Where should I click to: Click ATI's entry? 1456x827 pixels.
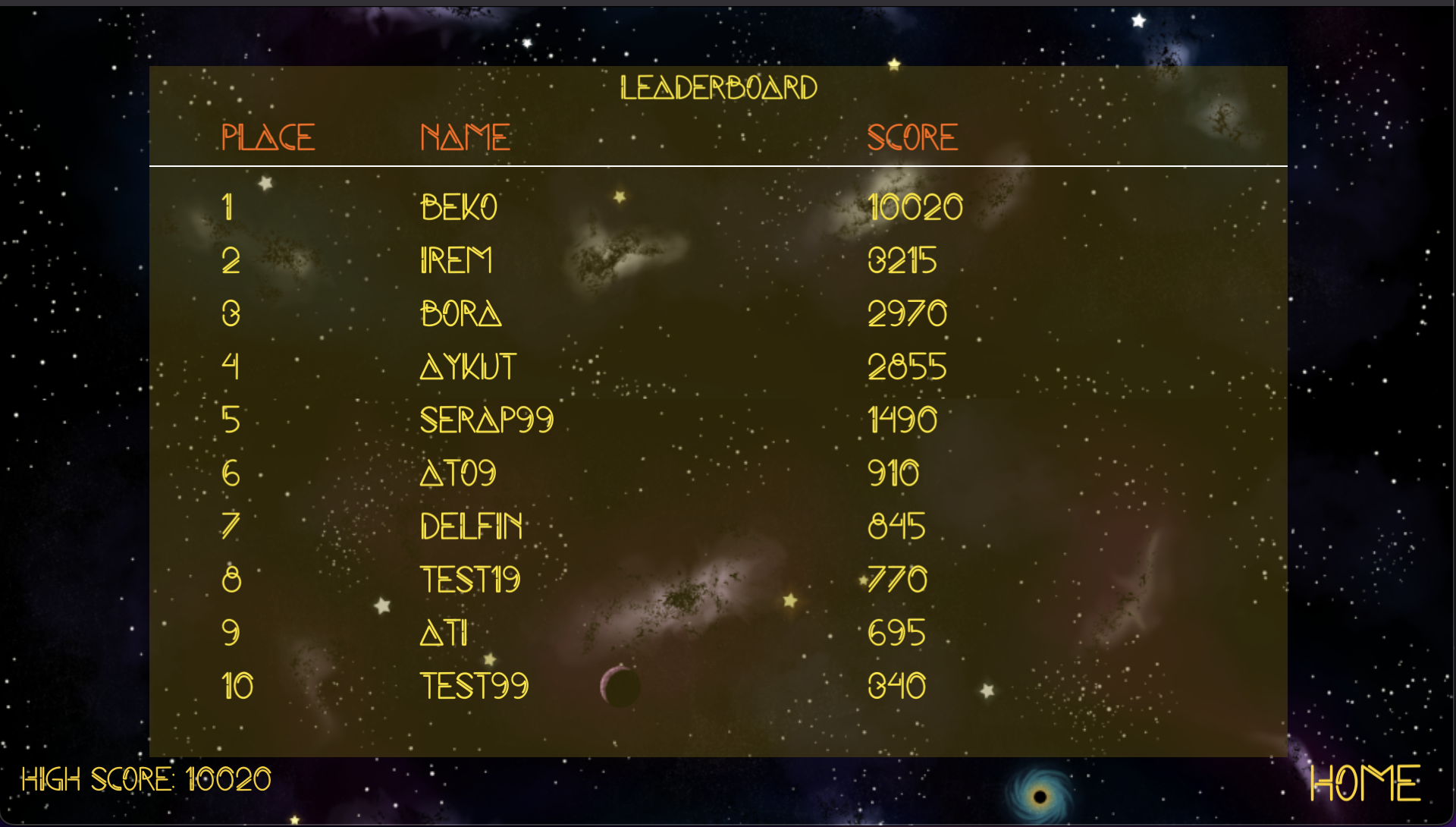tap(444, 632)
